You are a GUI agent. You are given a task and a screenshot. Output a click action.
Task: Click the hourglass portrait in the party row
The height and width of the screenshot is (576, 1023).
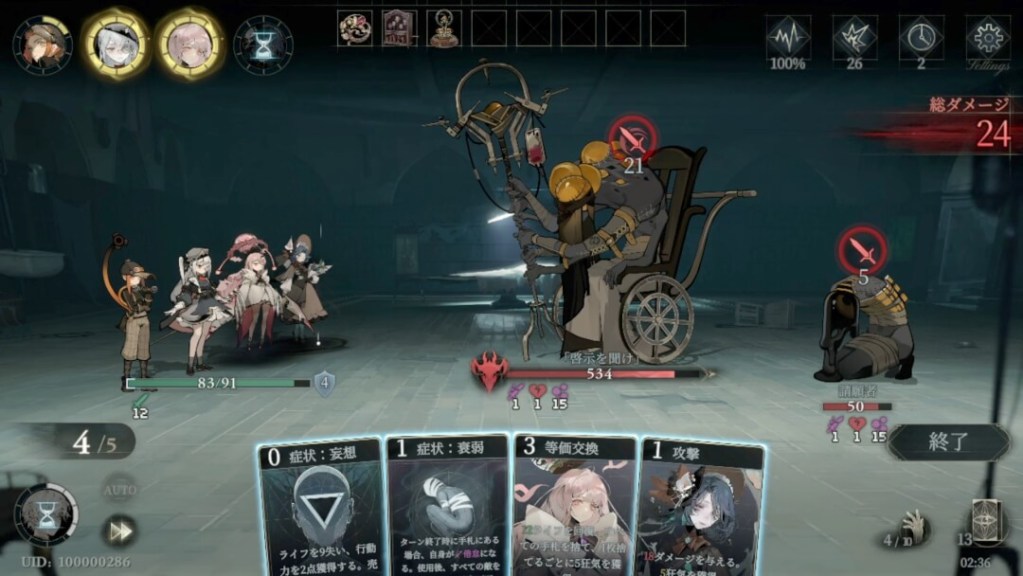point(263,44)
